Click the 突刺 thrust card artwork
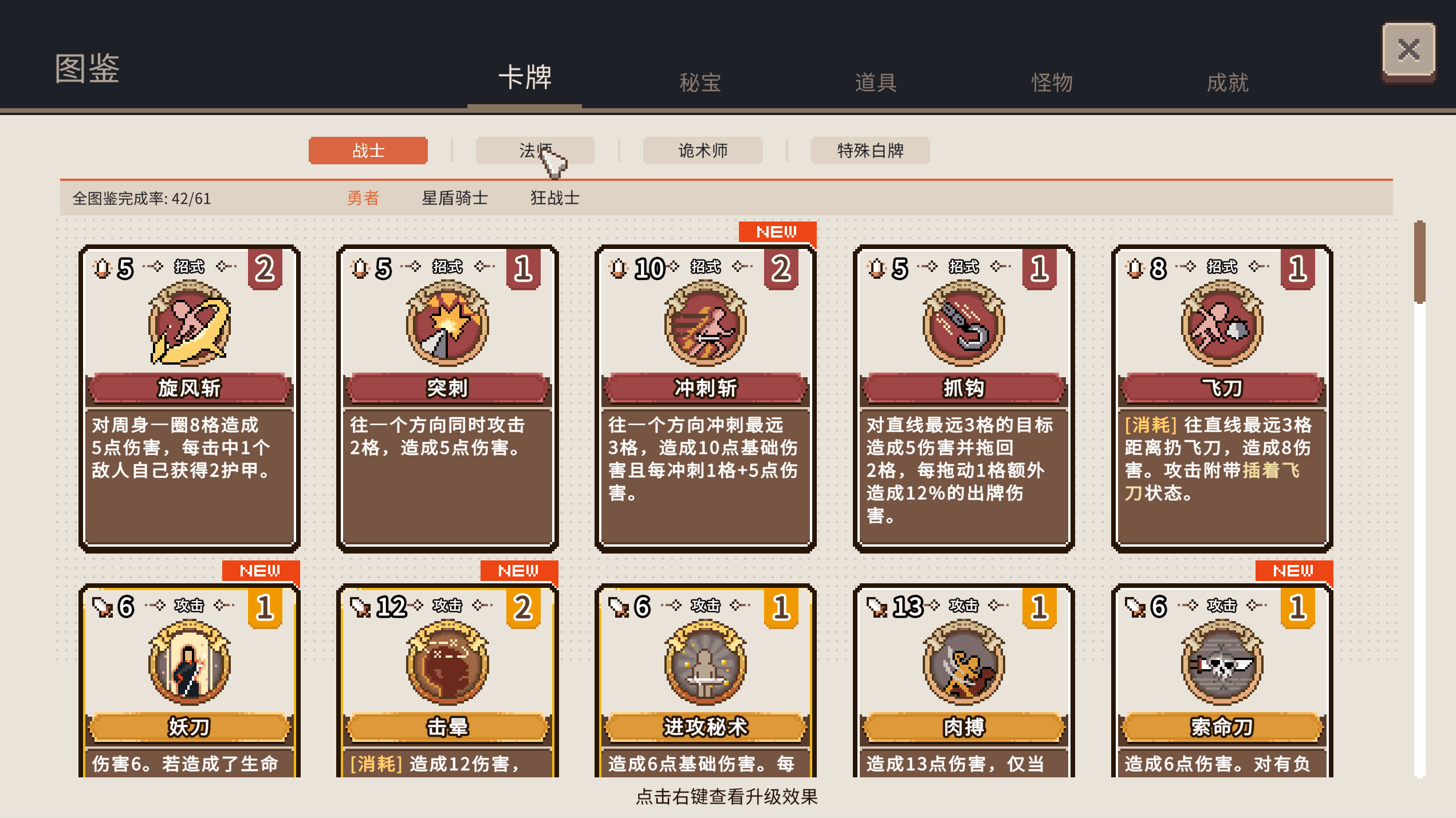This screenshot has height=818, width=1456. (x=447, y=326)
